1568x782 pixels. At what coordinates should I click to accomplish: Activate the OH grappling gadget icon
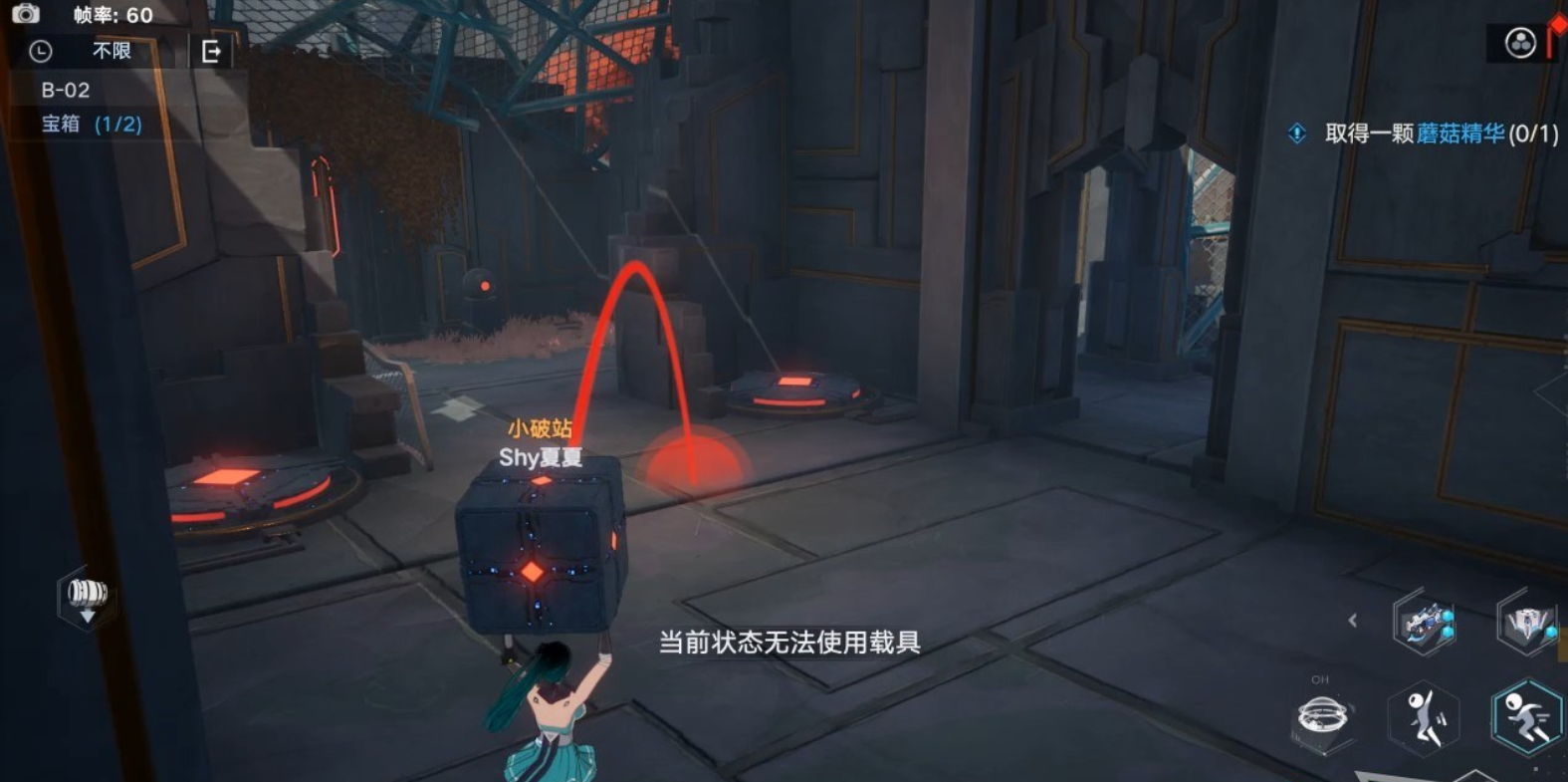pos(1321,715)
